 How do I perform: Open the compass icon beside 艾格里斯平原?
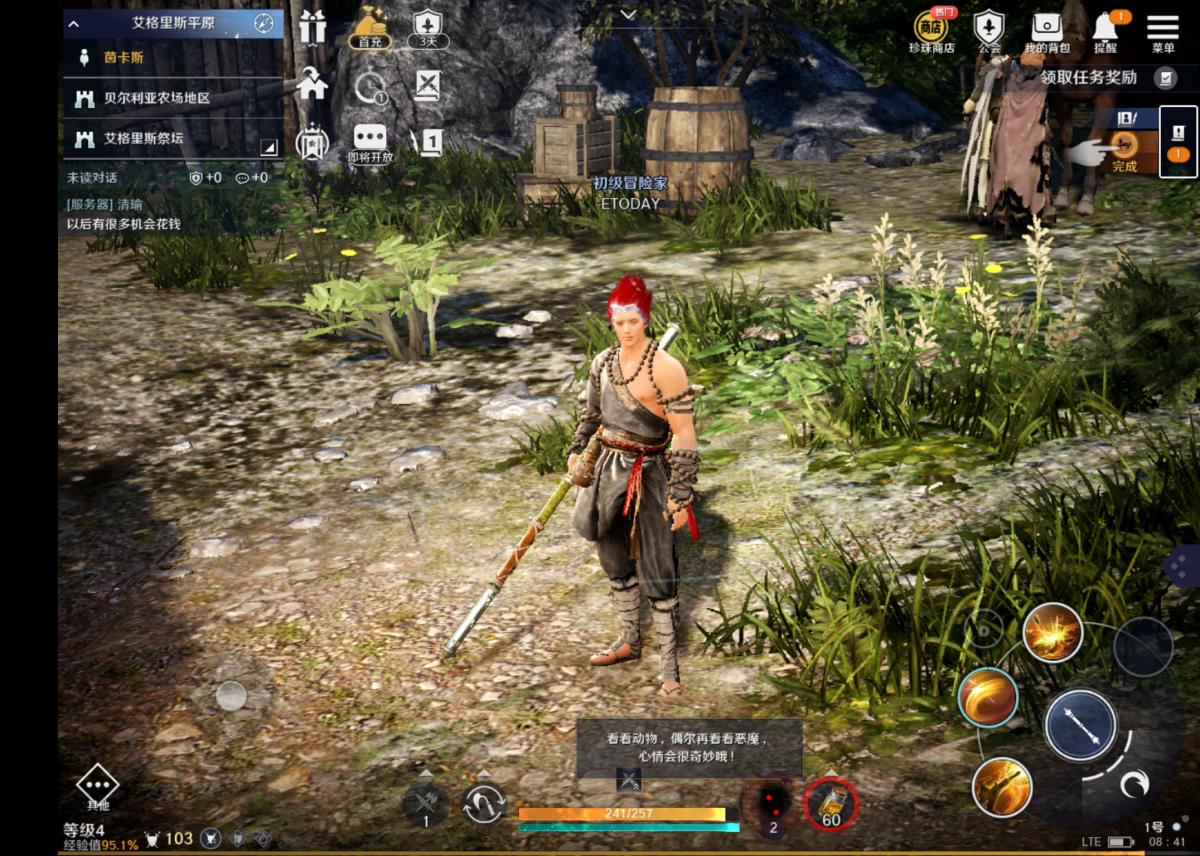263,22
